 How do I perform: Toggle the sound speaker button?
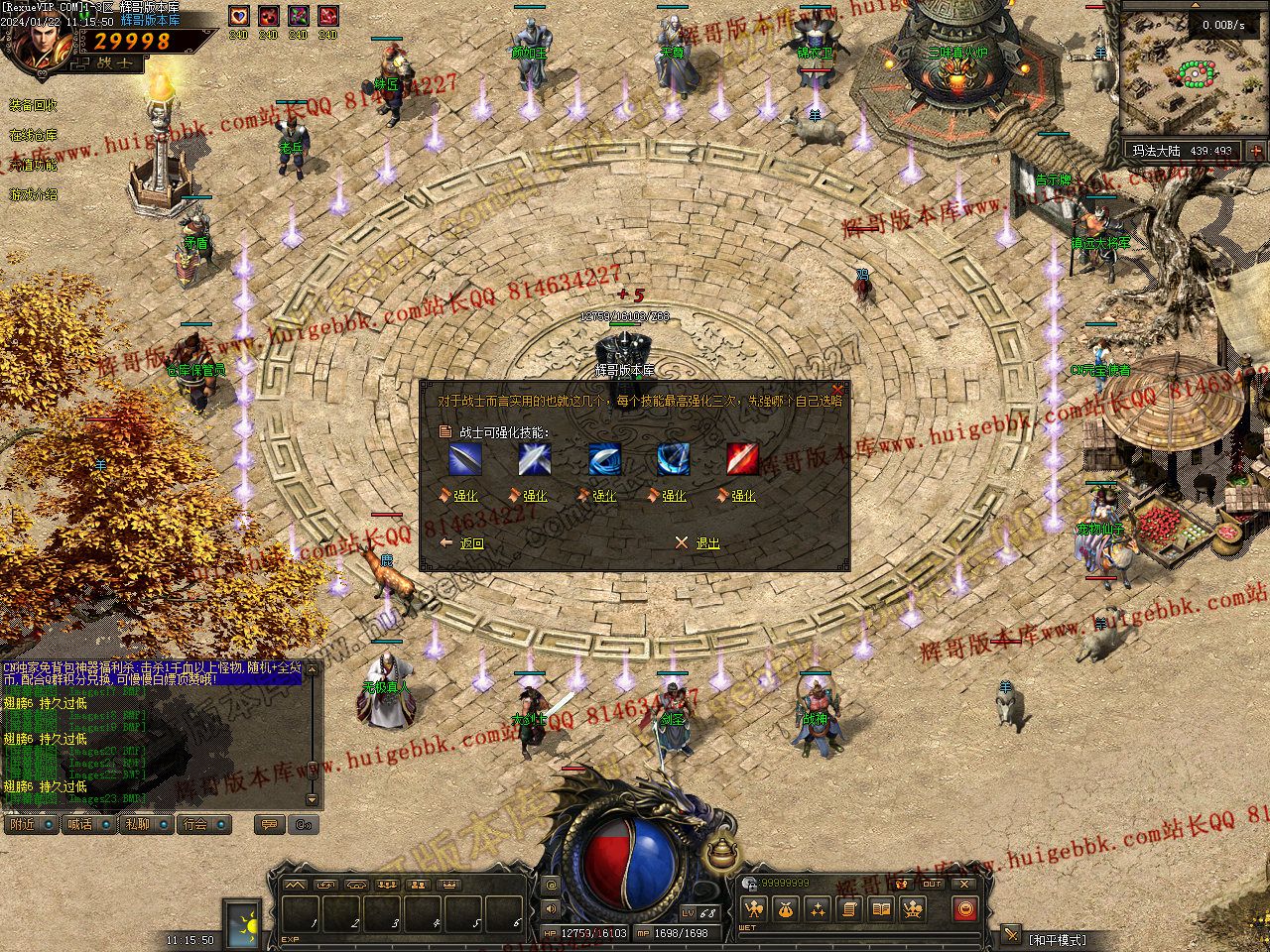pos(552,907)
